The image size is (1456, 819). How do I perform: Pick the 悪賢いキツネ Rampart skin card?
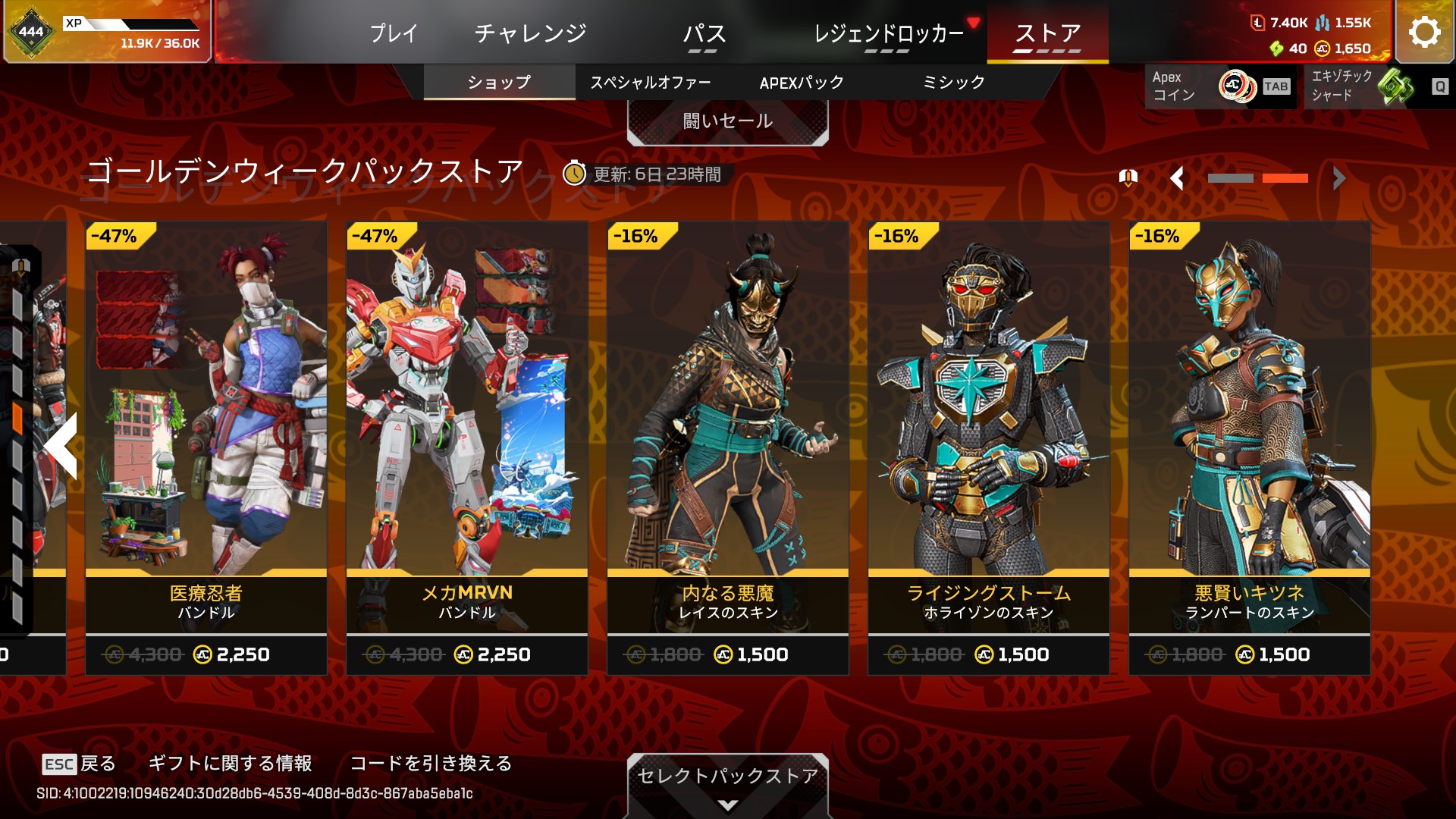point(1250,447)
